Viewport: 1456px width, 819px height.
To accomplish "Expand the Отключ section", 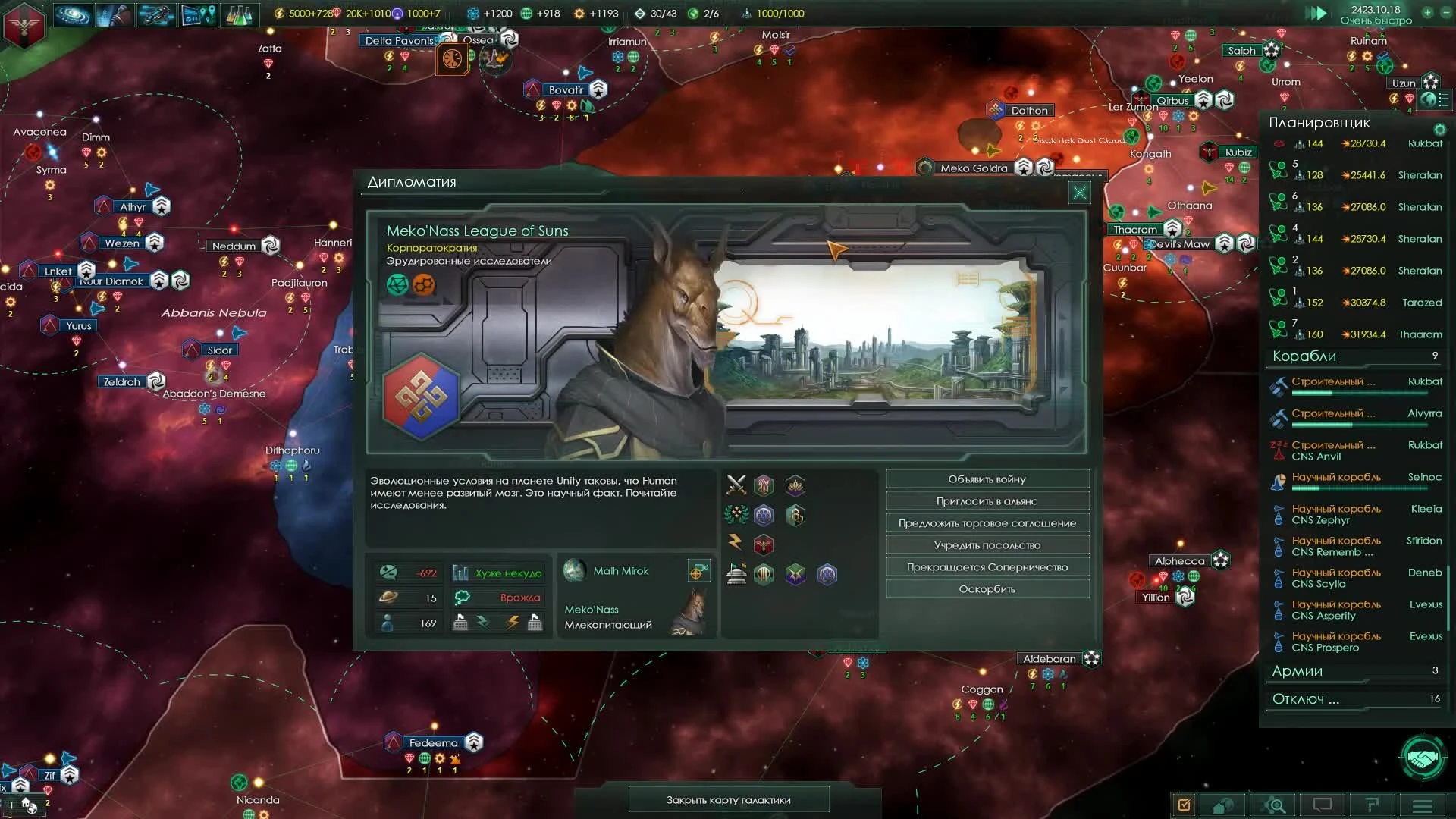I will (x=1354, y=700).
